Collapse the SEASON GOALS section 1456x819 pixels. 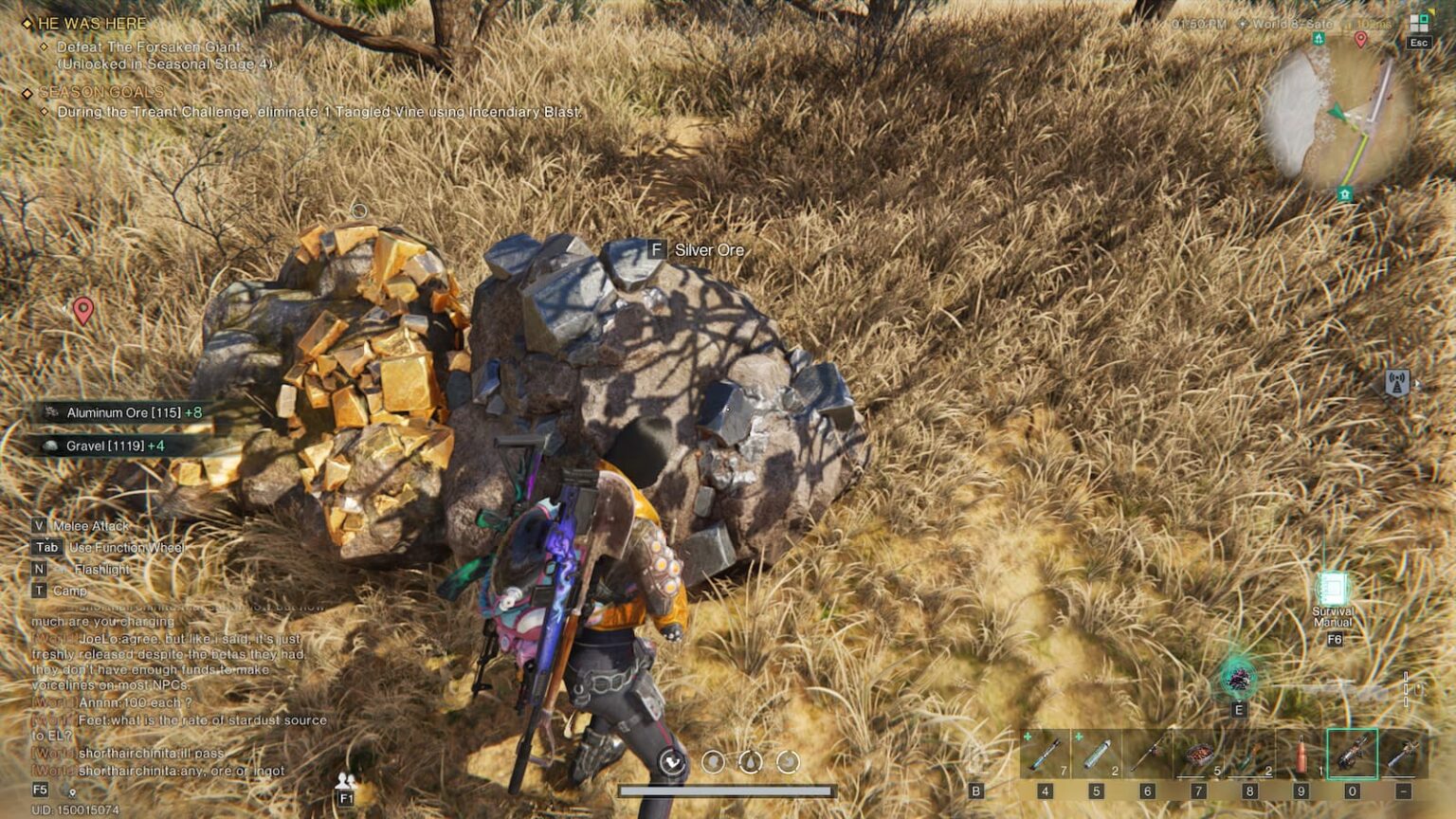pyautogui.click(x=27, y=91)
